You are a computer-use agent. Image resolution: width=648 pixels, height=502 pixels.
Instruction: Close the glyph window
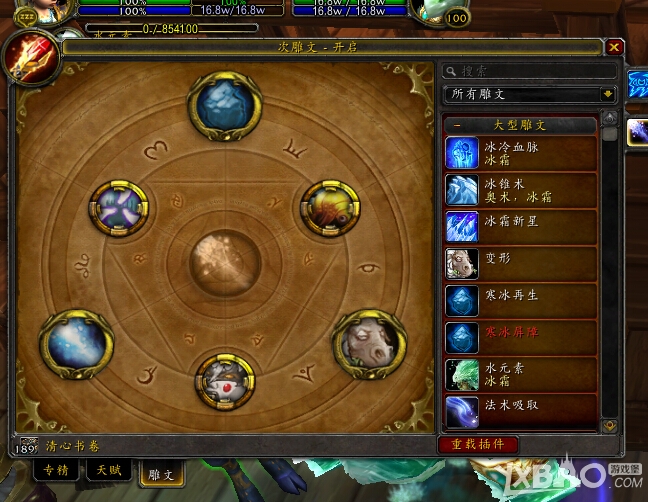pyautogui.click(x=615, y=46)
